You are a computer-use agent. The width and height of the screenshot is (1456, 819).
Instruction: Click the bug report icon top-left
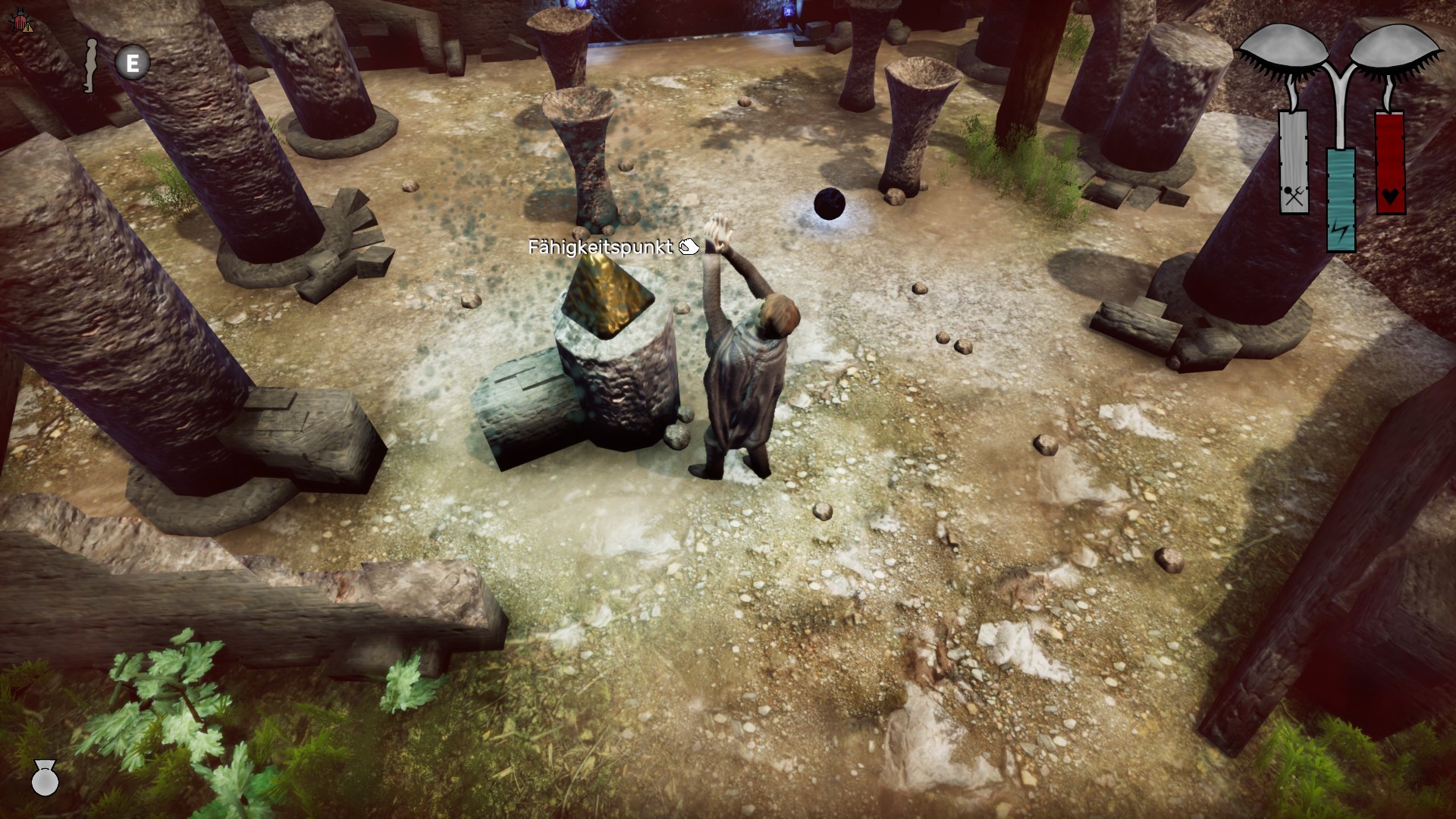[20, 20]
